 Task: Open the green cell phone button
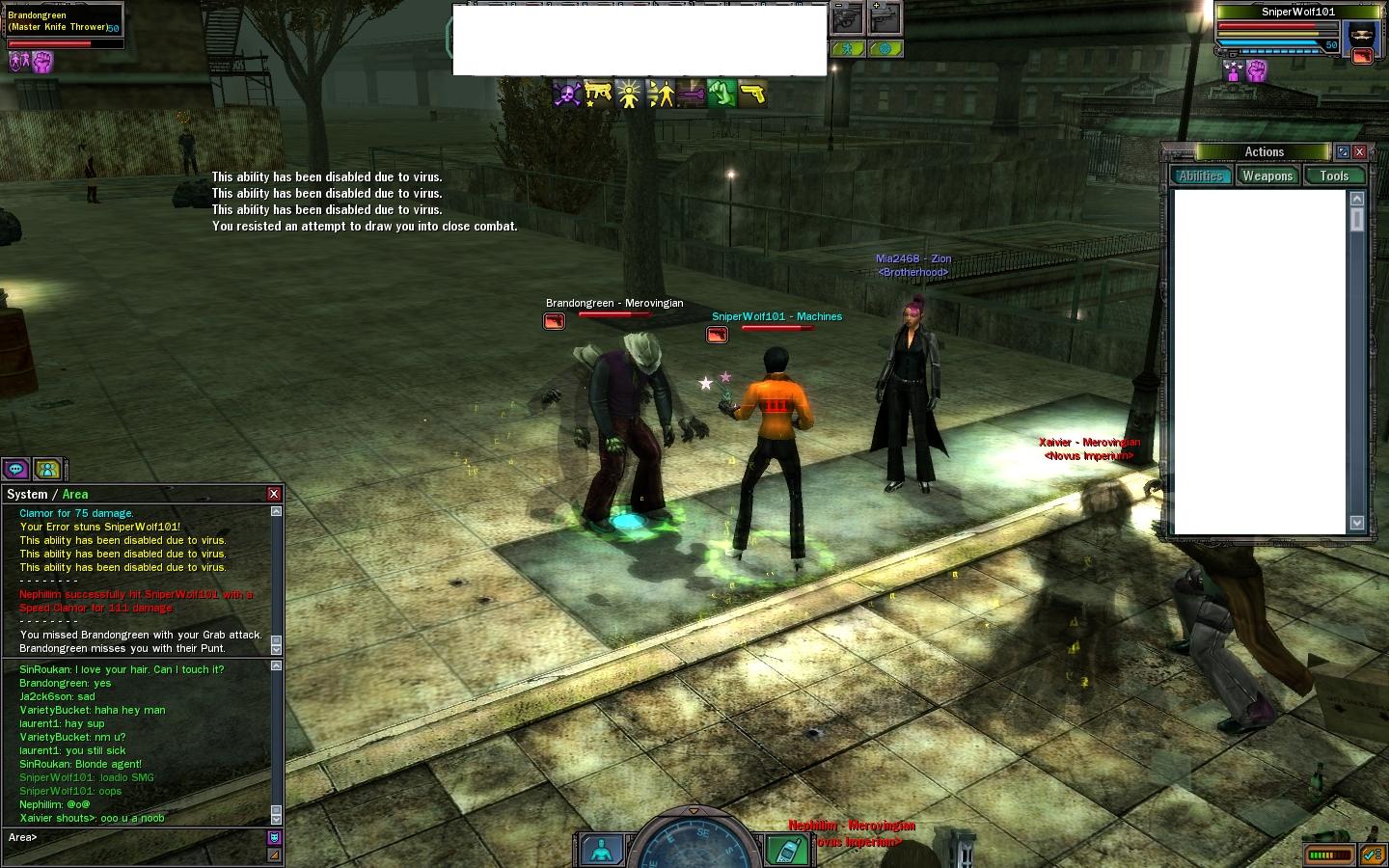tap(787, 849)
